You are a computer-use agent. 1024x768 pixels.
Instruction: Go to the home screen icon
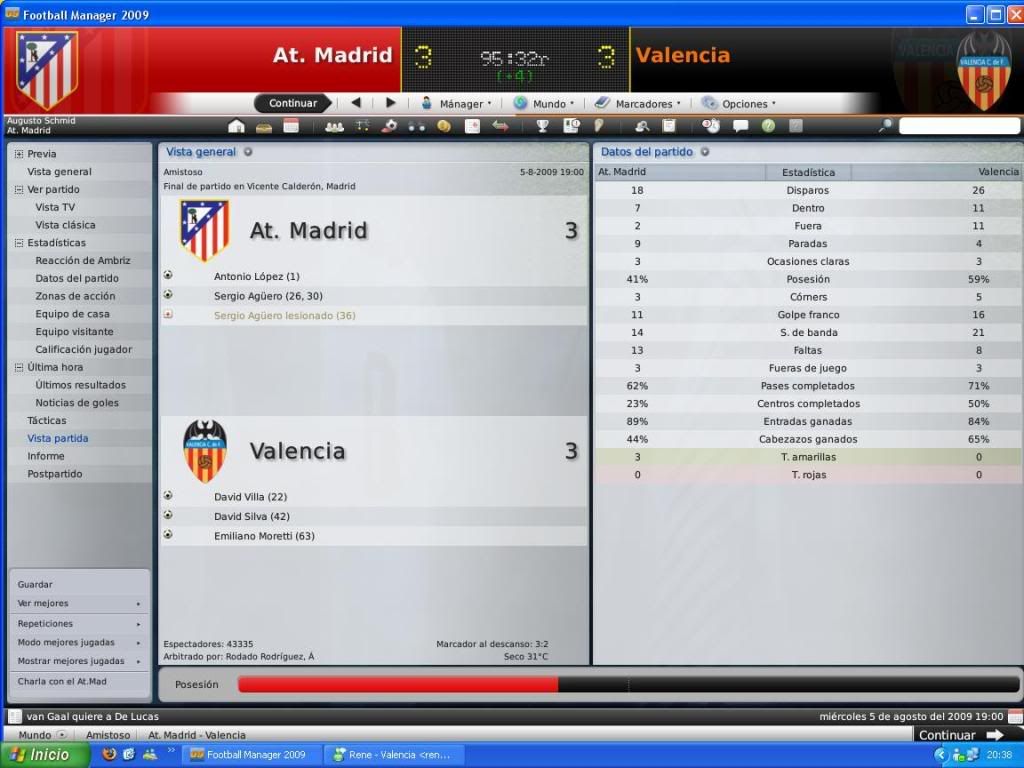pyautogui.click(x=237, y=126)
